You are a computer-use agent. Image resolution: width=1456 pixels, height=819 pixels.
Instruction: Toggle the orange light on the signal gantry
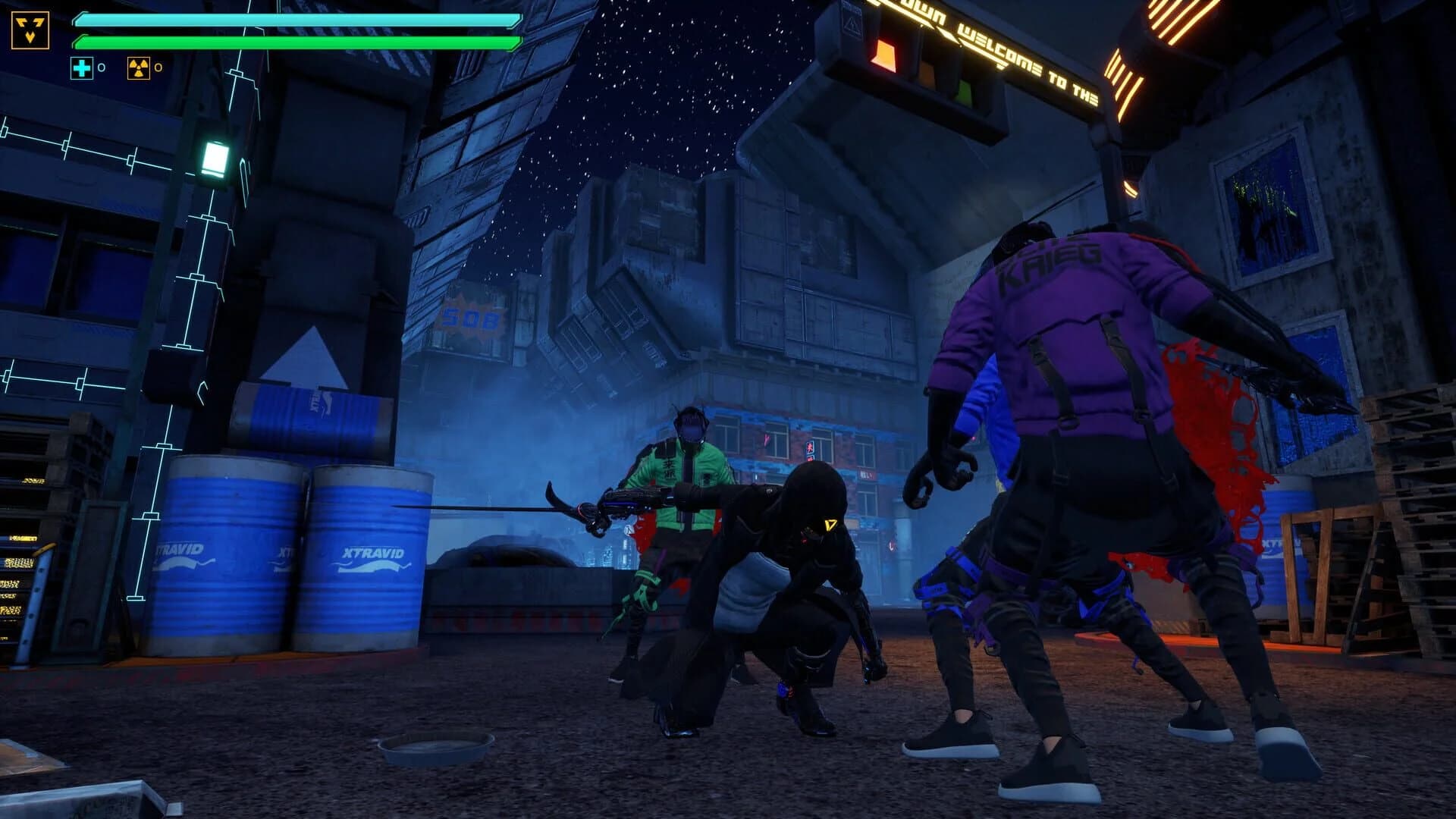pos(928,74)
